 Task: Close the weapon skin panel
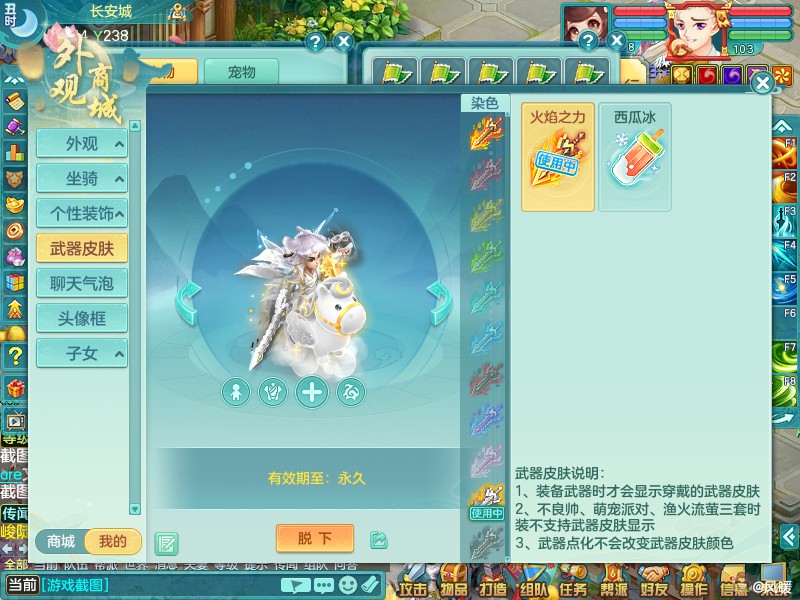(762, 83)
